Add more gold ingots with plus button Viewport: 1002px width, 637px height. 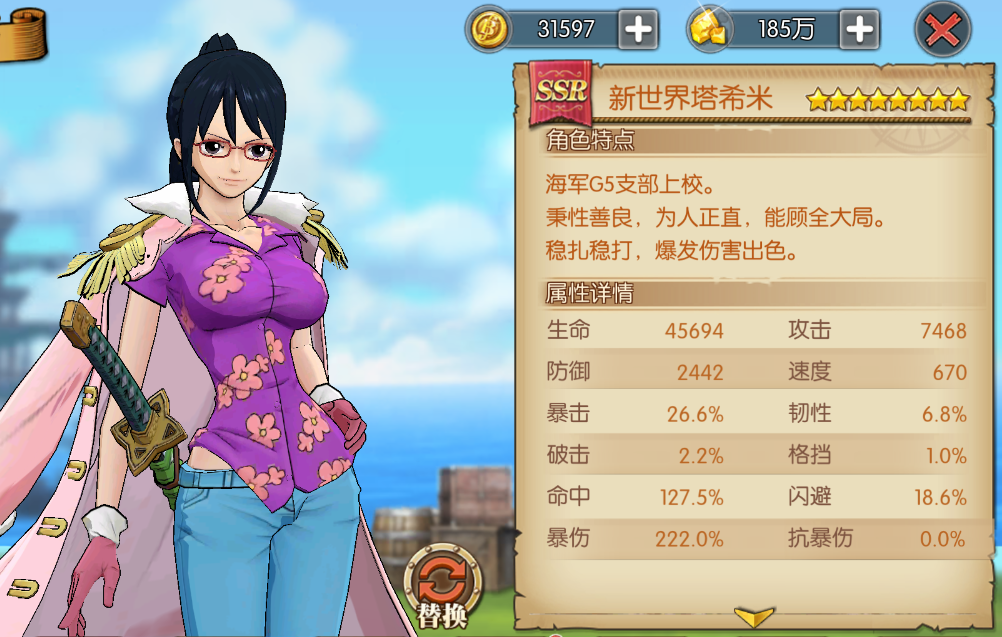pos(859,30)
